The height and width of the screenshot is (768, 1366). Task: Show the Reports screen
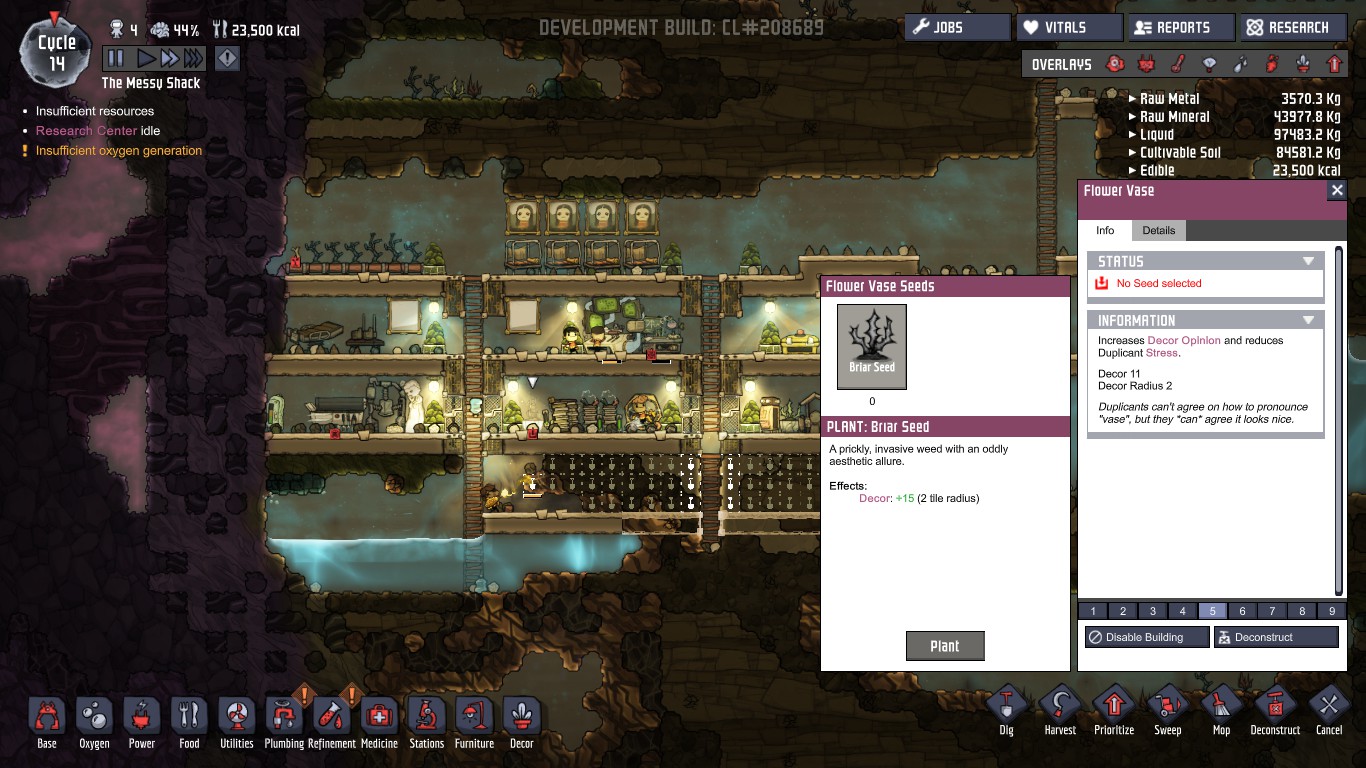pyautogui.click(x=1179, y=28)
